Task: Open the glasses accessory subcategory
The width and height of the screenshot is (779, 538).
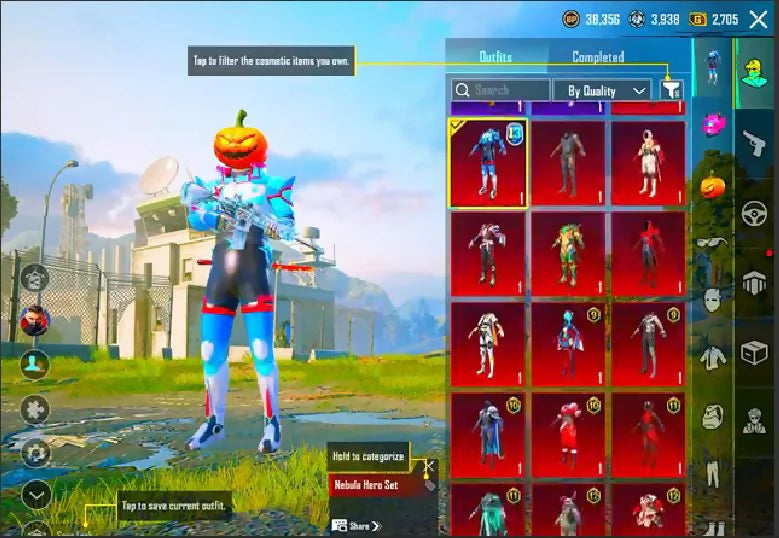Action: [x=712, y=241]
